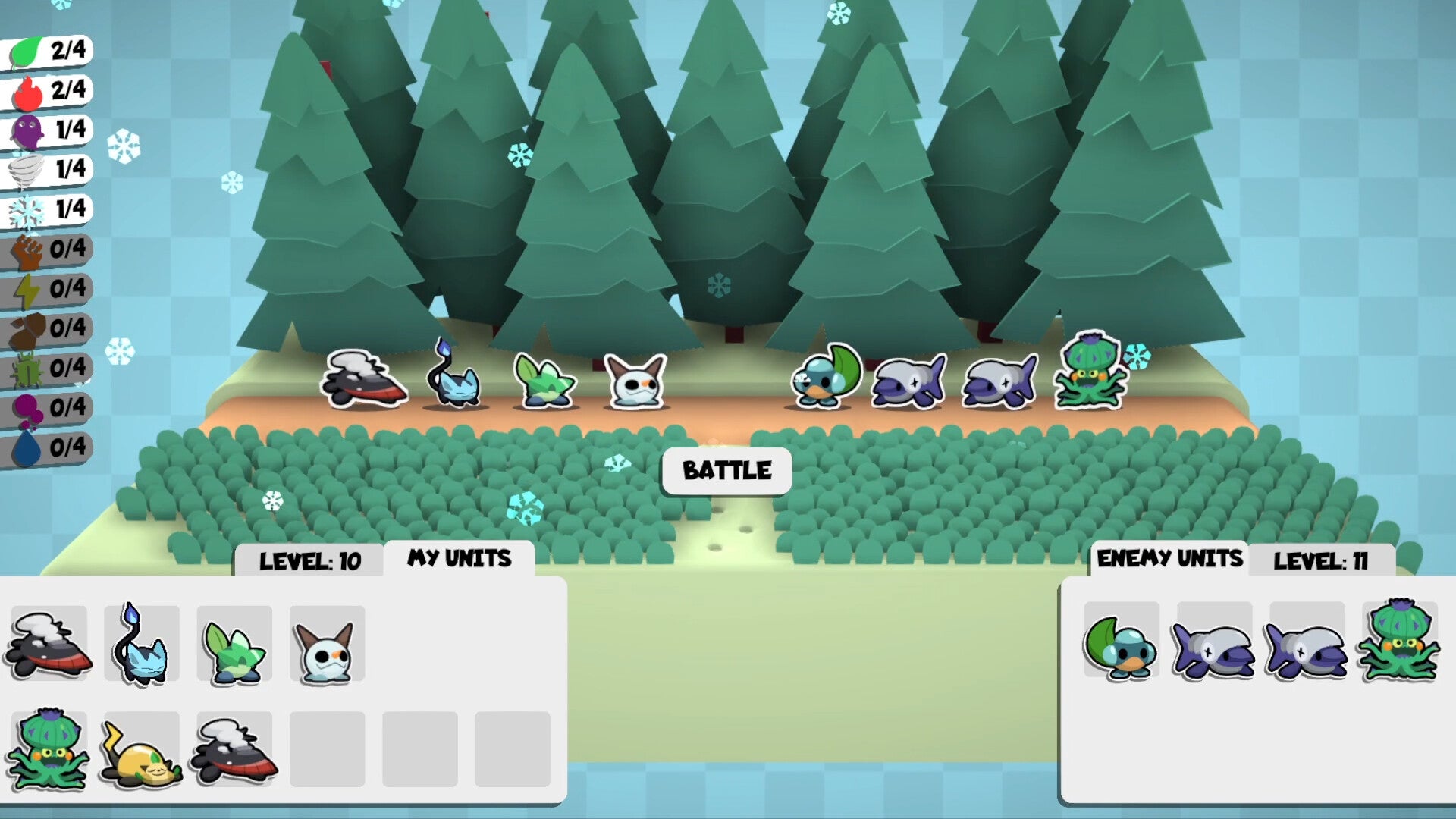1456x819 pixels.
Task: Select the snow bunny unit thumbnail
Action: 328,648
